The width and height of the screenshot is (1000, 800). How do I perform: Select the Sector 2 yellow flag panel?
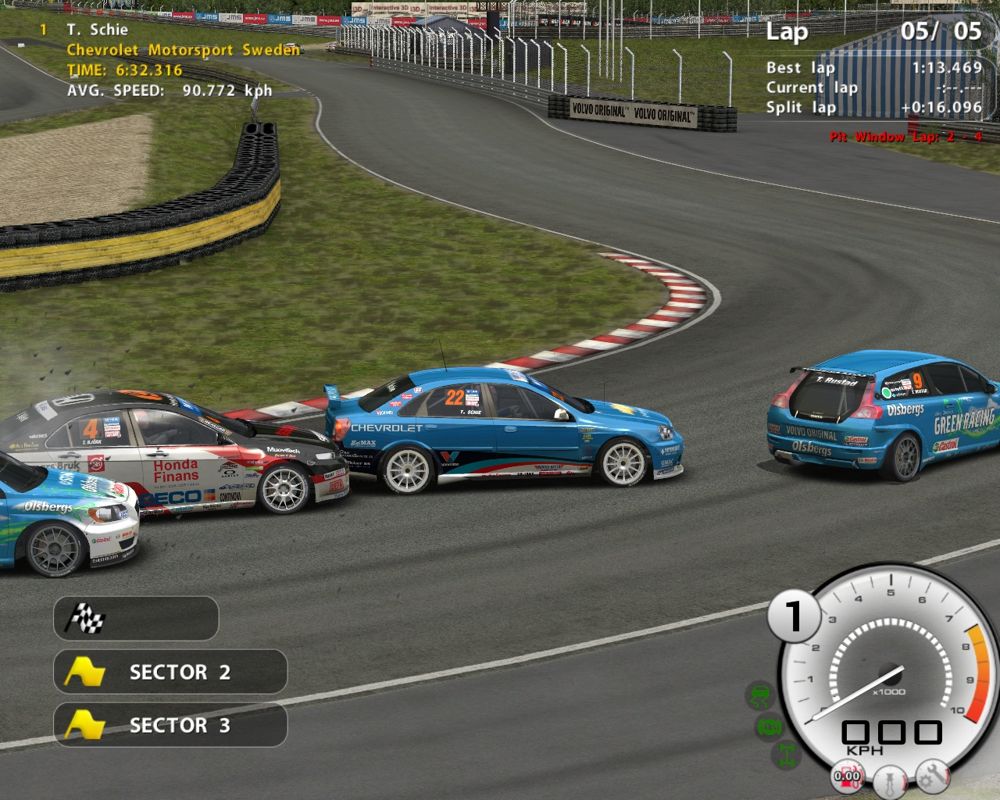click(x=170, y=672)
